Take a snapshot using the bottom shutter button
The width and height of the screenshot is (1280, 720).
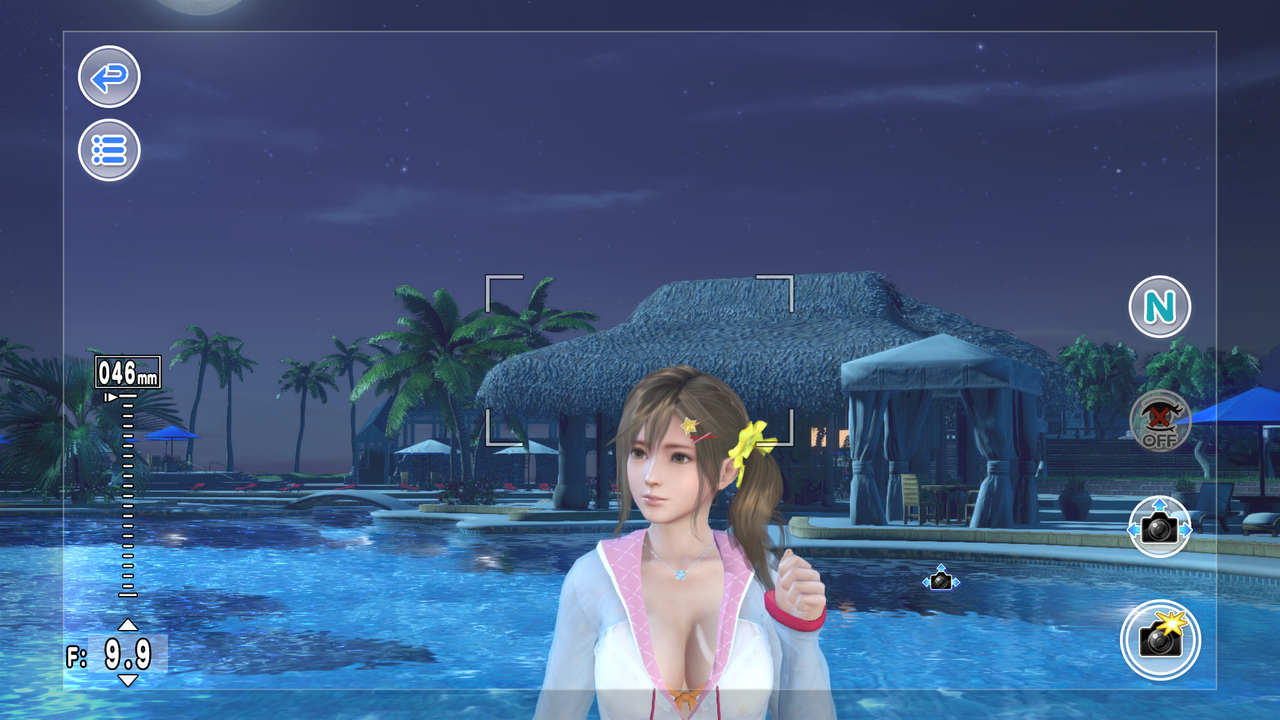pos(1159,641)
